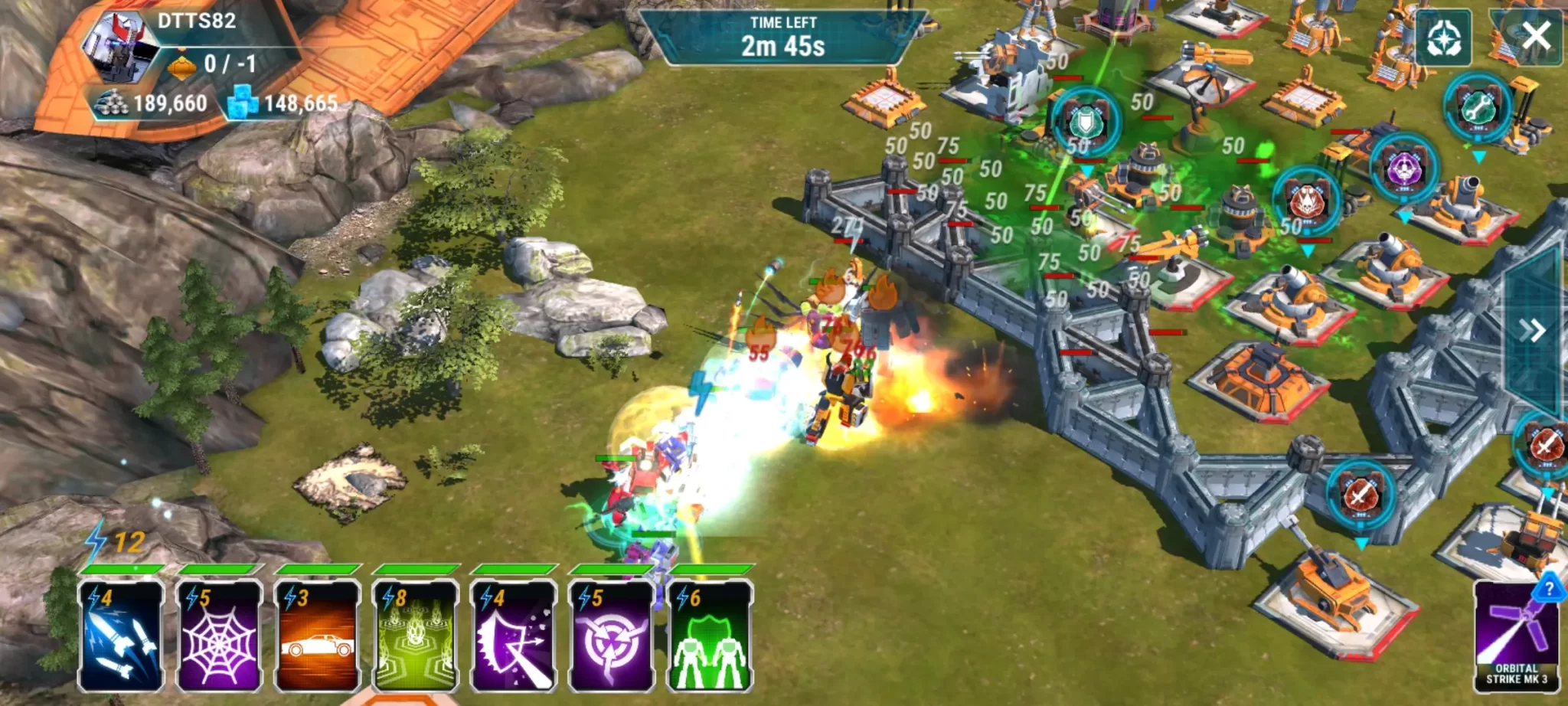Image resolution: width=1568 pixels, height=706 pixels.
Task: Choose the purple axe ability card
Action: 513,636
